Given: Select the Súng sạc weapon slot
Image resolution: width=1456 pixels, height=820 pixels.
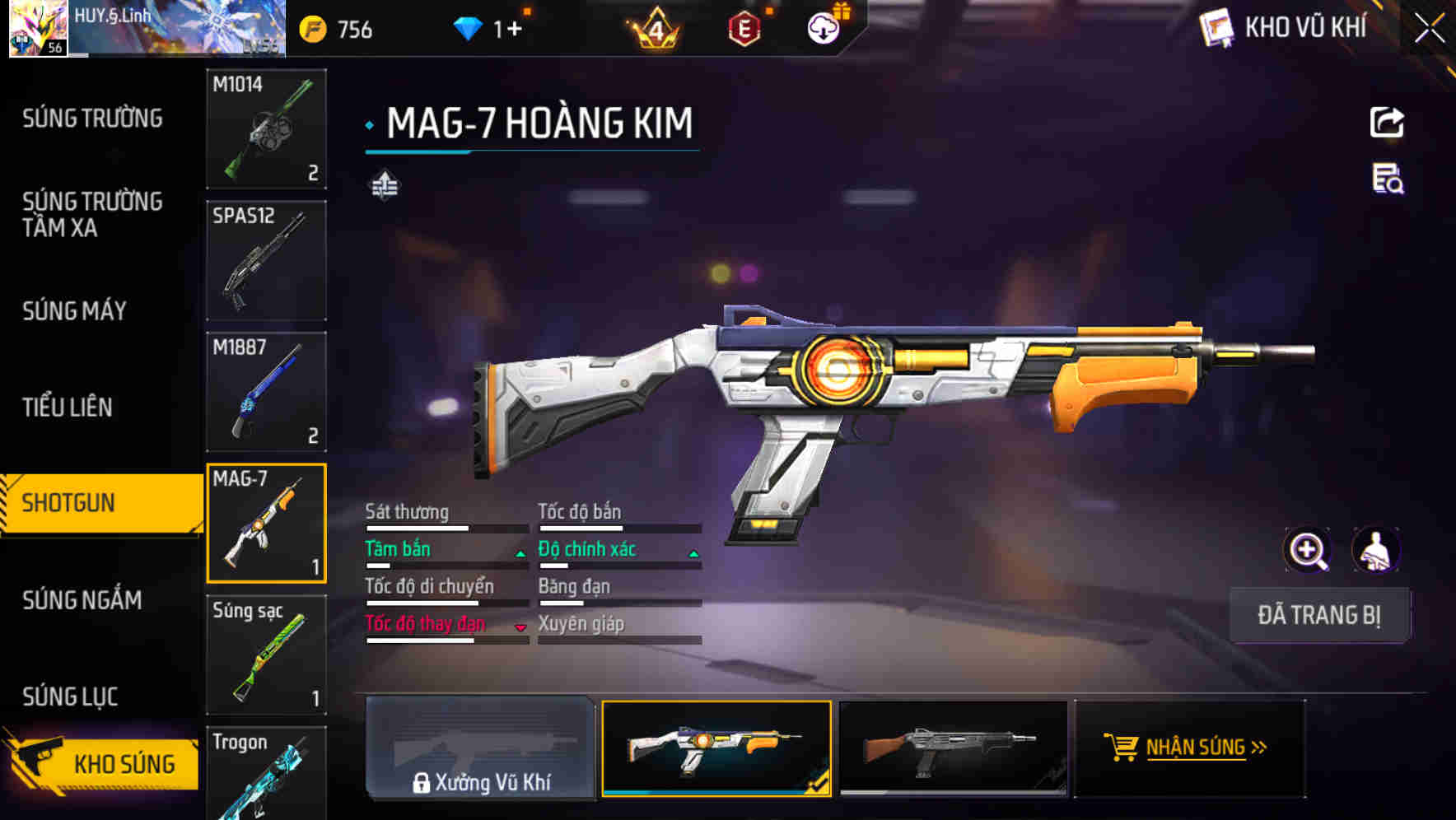Looking at the screenshot, I should pos(266,655).
